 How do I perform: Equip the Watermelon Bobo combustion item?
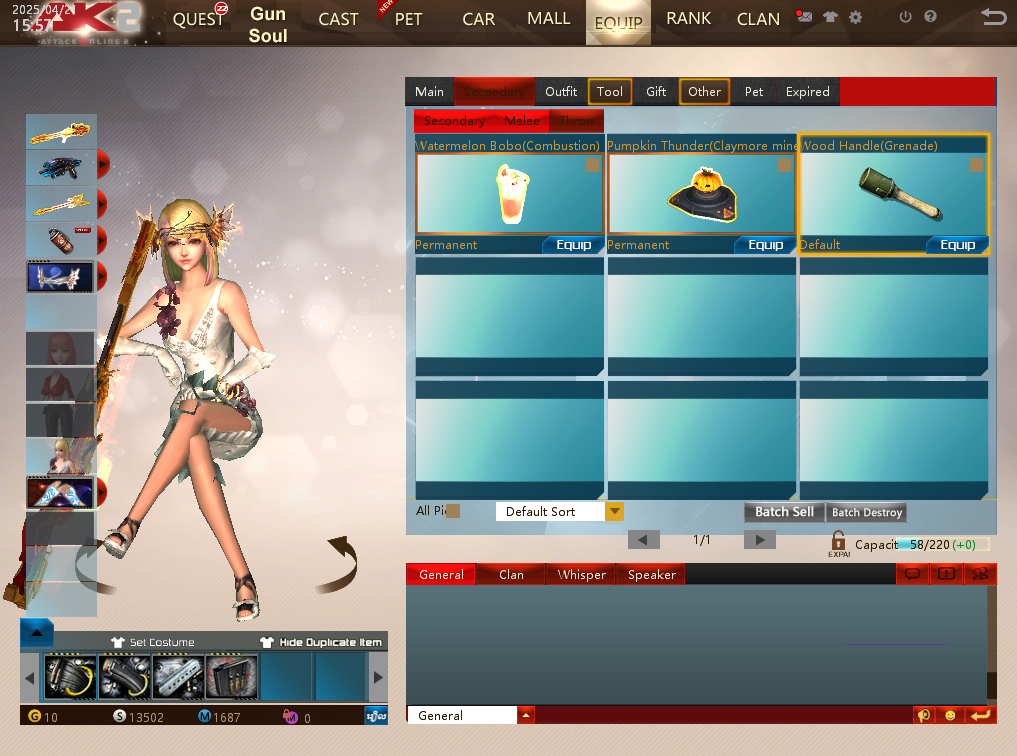(x=573, y=245)
